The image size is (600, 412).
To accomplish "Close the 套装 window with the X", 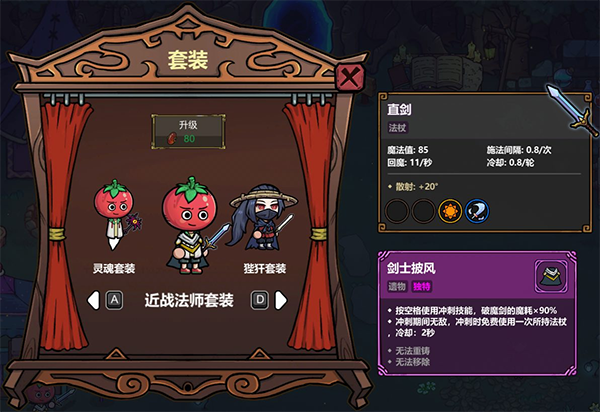I will pos(349,77).
